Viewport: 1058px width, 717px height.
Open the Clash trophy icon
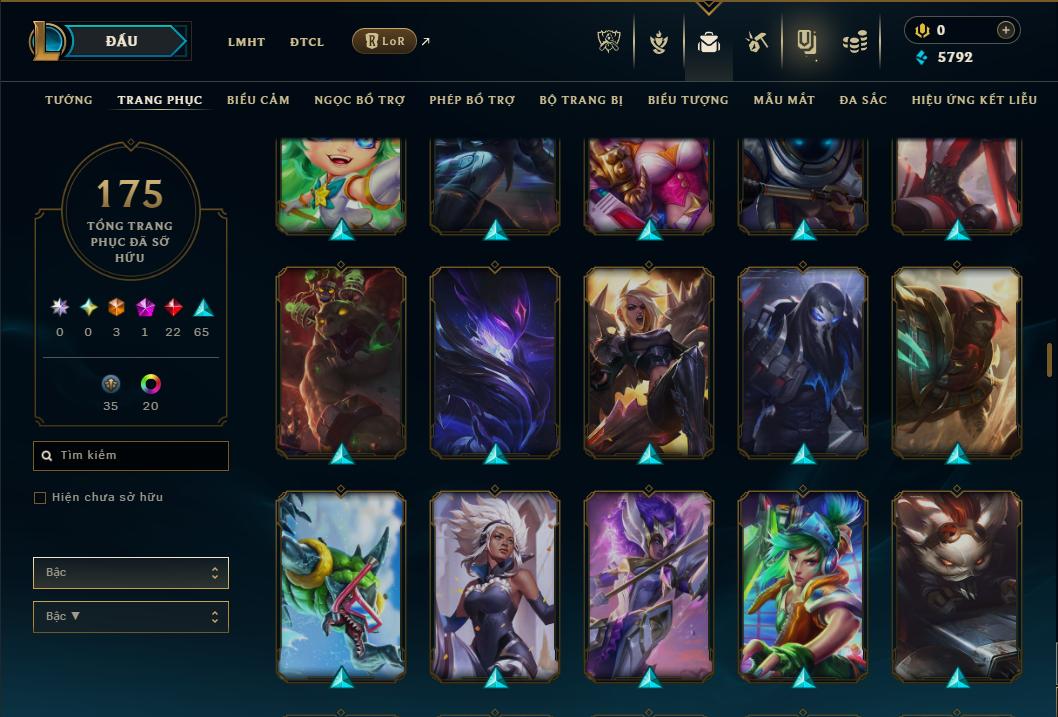(609, 42)
